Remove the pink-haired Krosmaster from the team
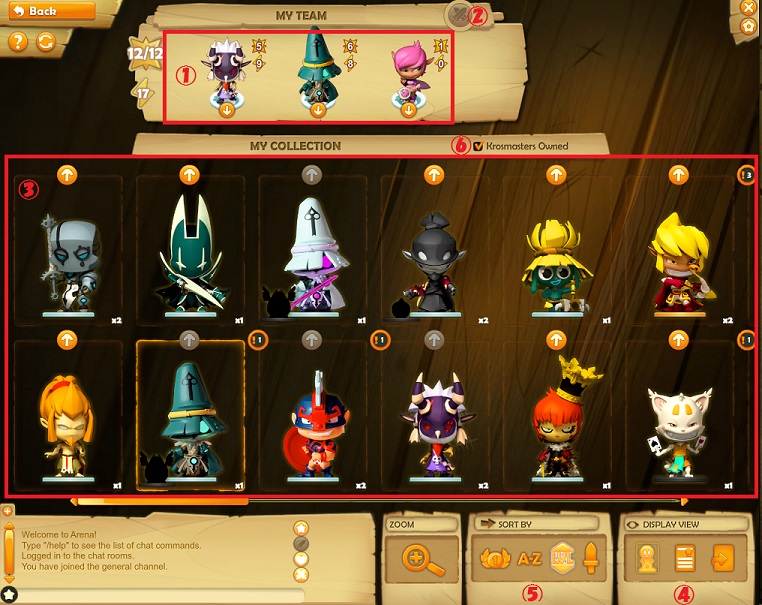The width and height of the screenshot is (762, 605). pos(408,110)
